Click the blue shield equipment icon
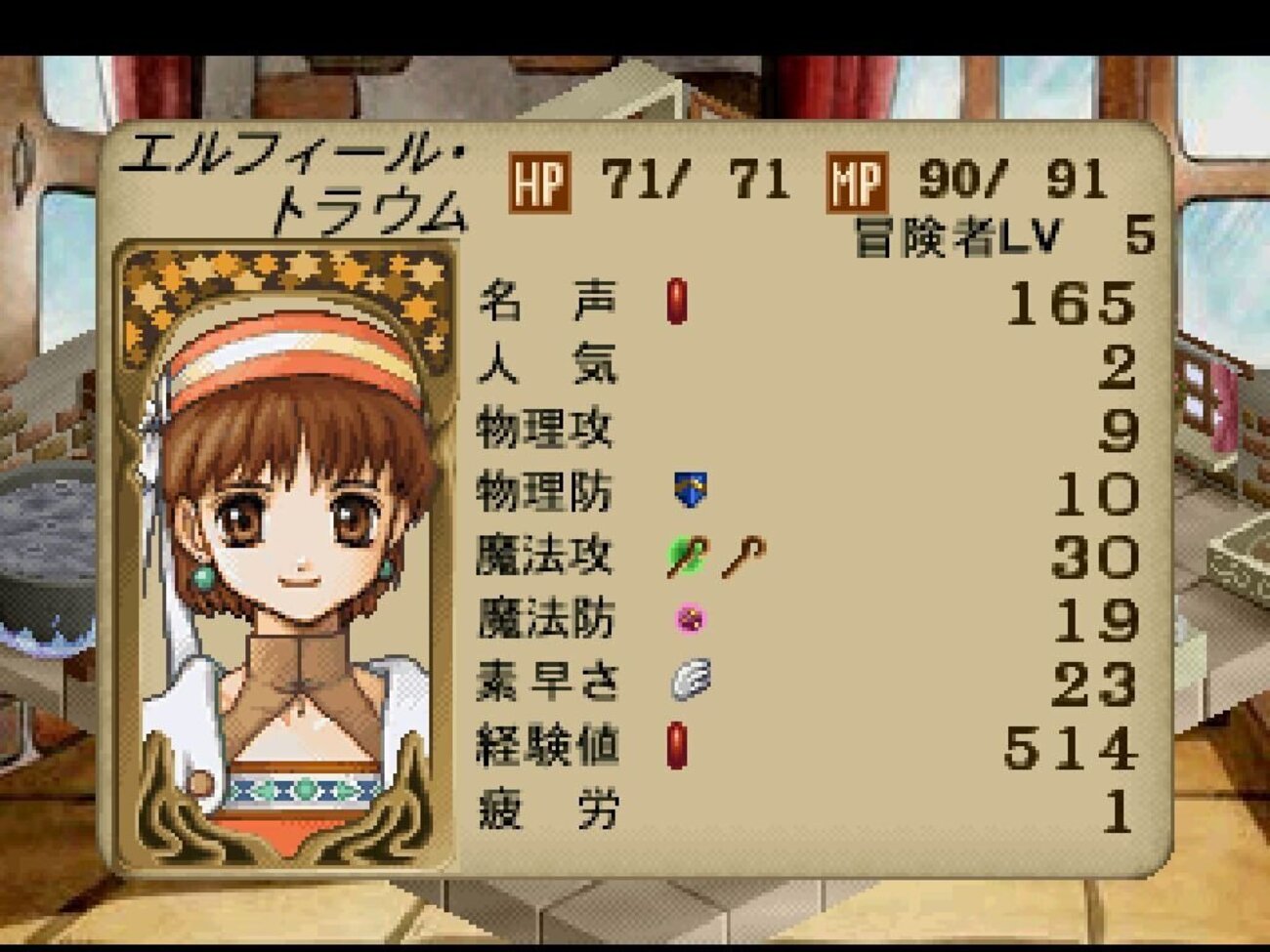This screenshot has height=952, width=1270. point(691,489)
